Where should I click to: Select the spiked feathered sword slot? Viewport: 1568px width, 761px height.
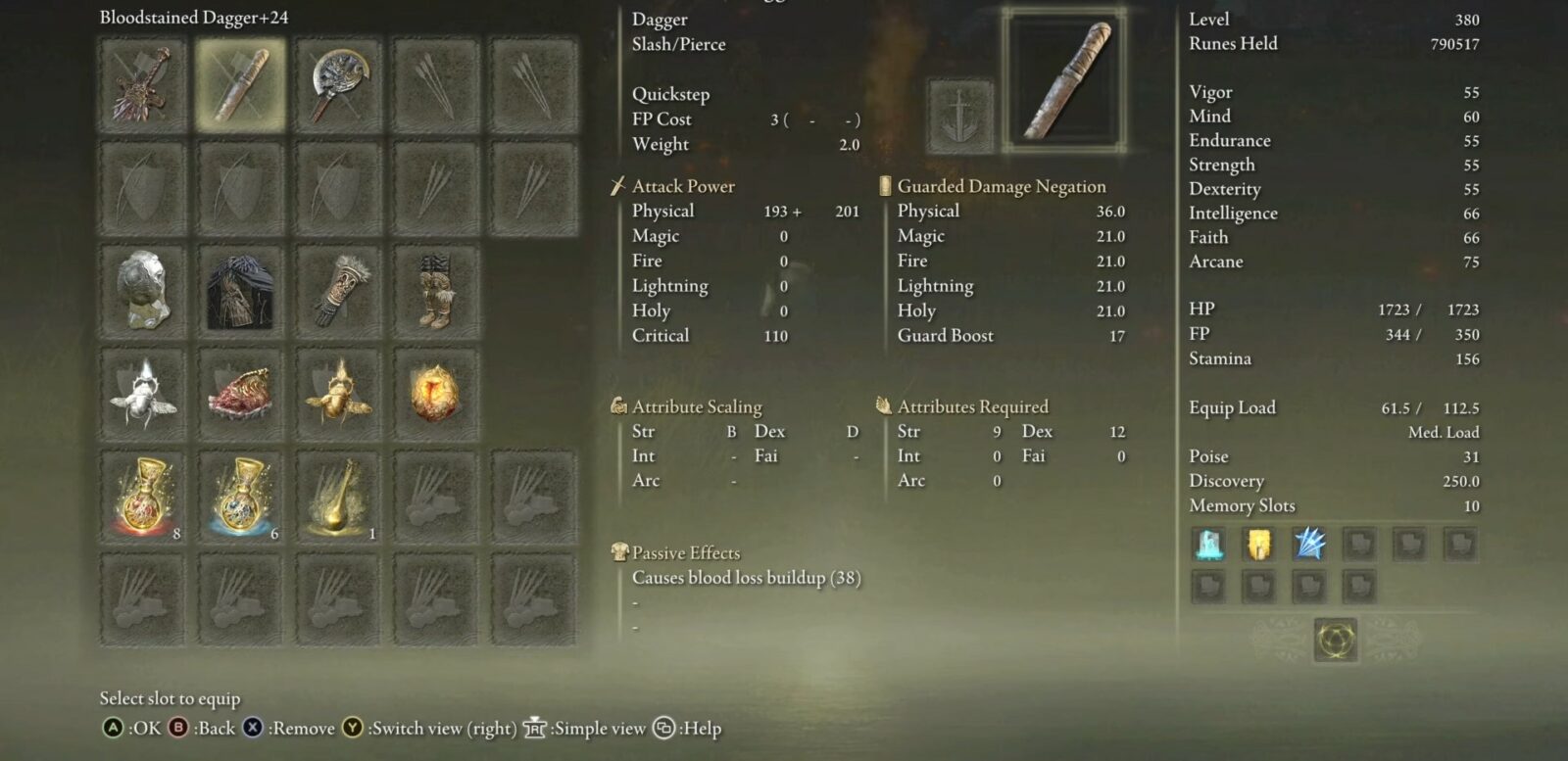[143, 86]
